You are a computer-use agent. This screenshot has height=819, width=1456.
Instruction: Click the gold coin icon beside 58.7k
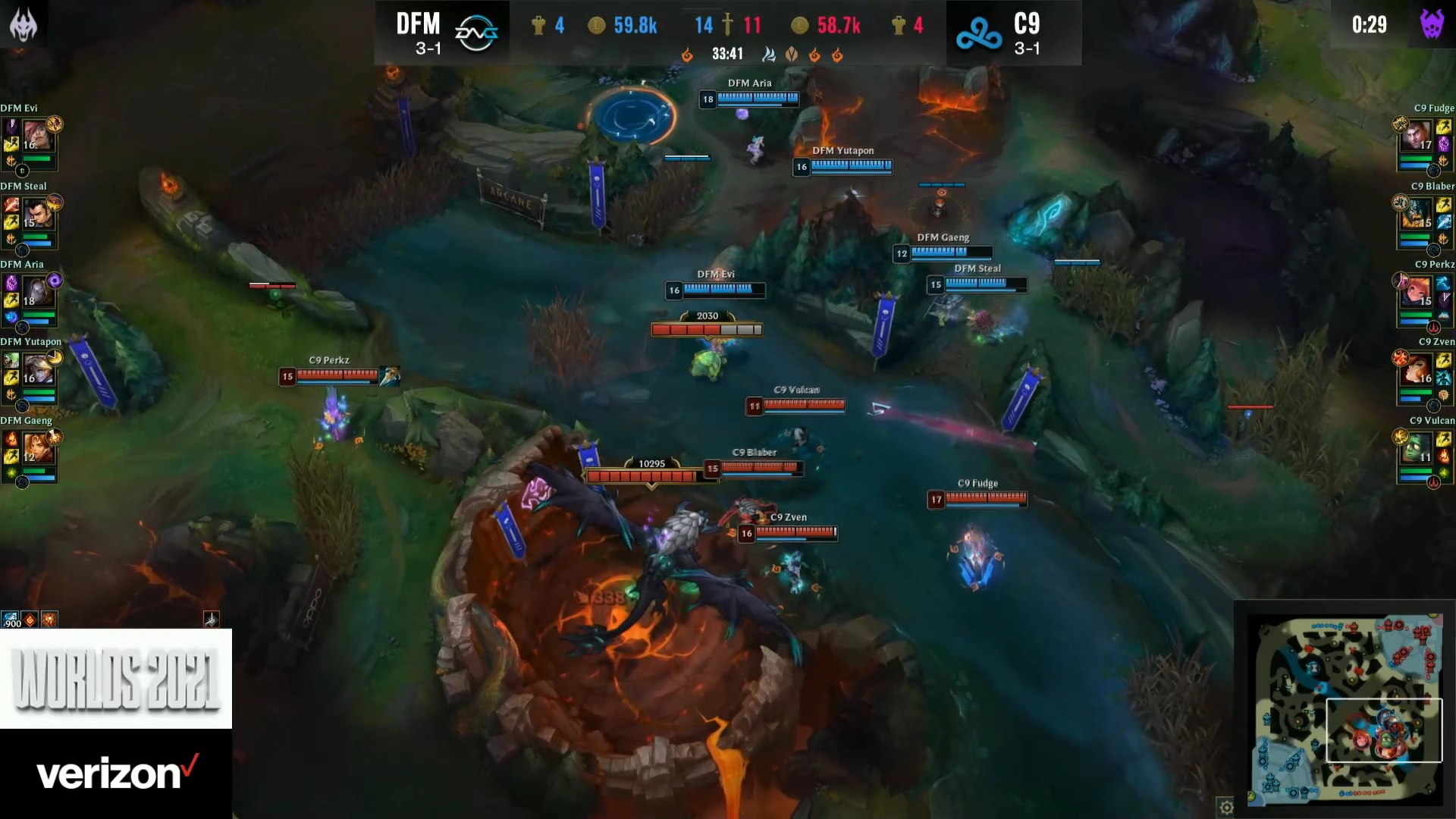(x=802, y=25)
